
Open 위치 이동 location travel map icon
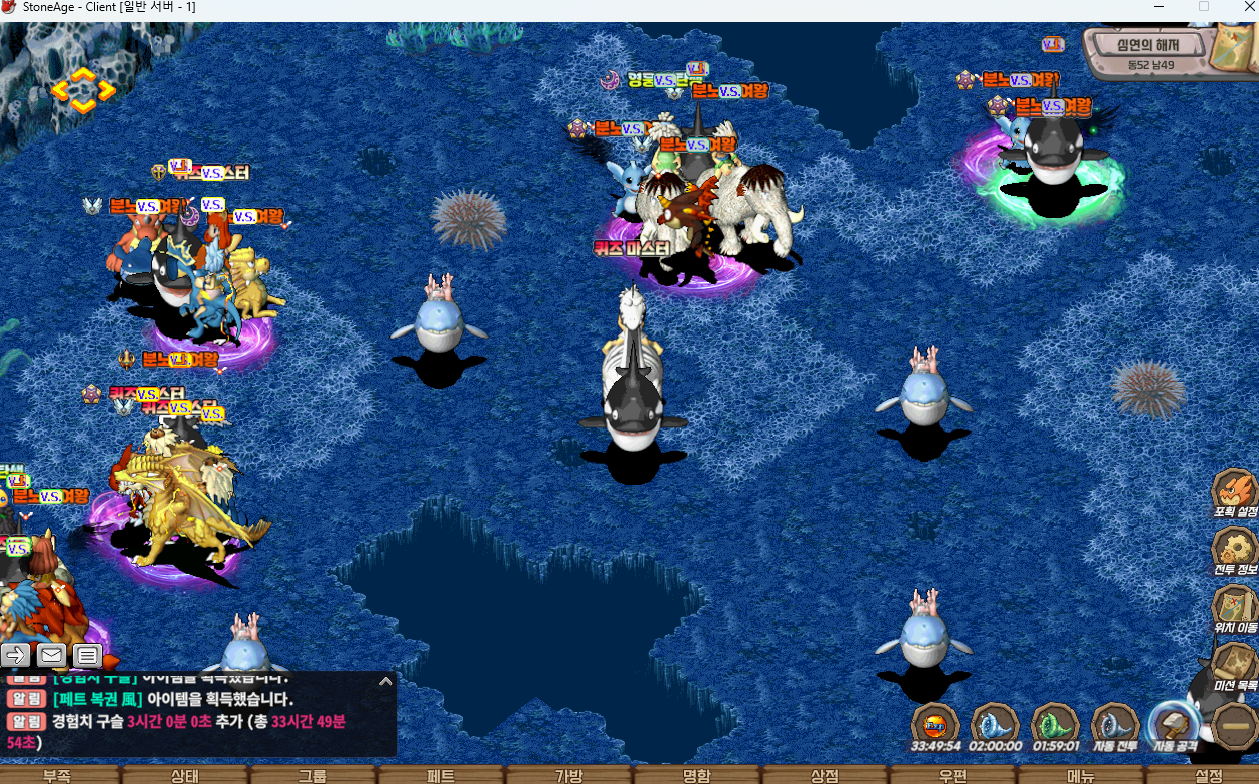pos(1234,606)
